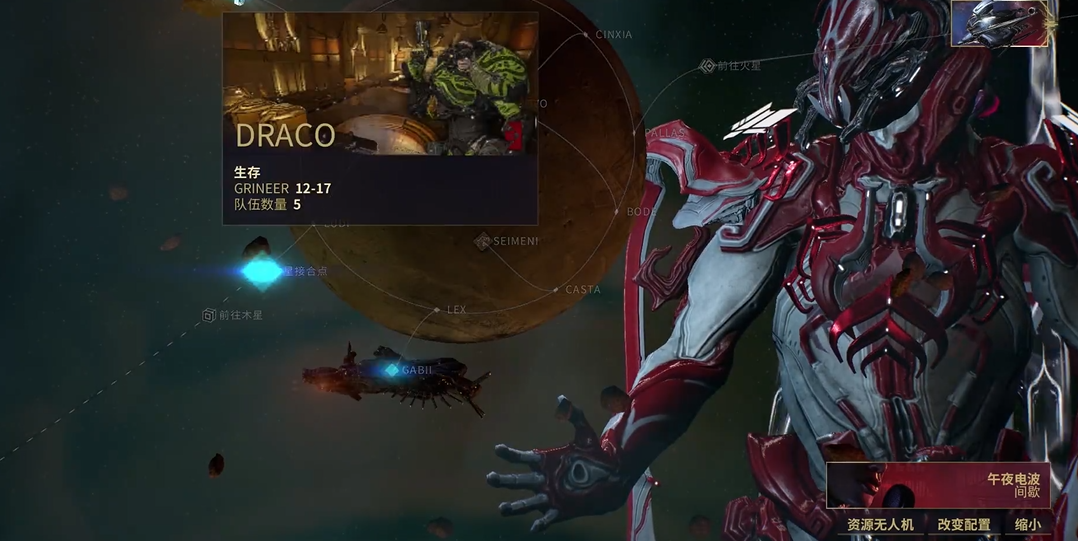
Task: Click the ship thumbnail in the top corner
Action: click(999, 24)
